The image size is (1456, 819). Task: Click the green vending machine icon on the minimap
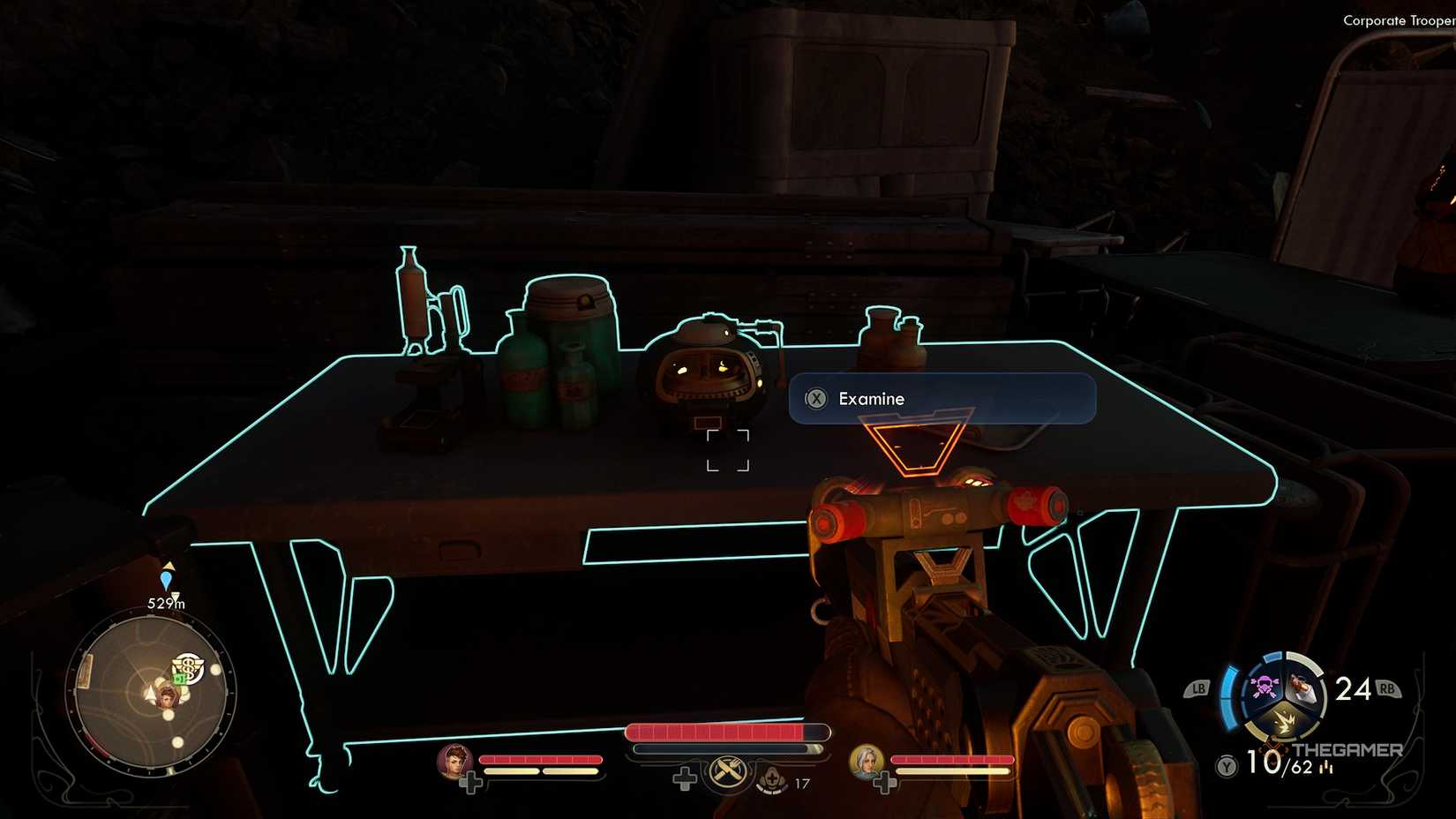point(179,679)
